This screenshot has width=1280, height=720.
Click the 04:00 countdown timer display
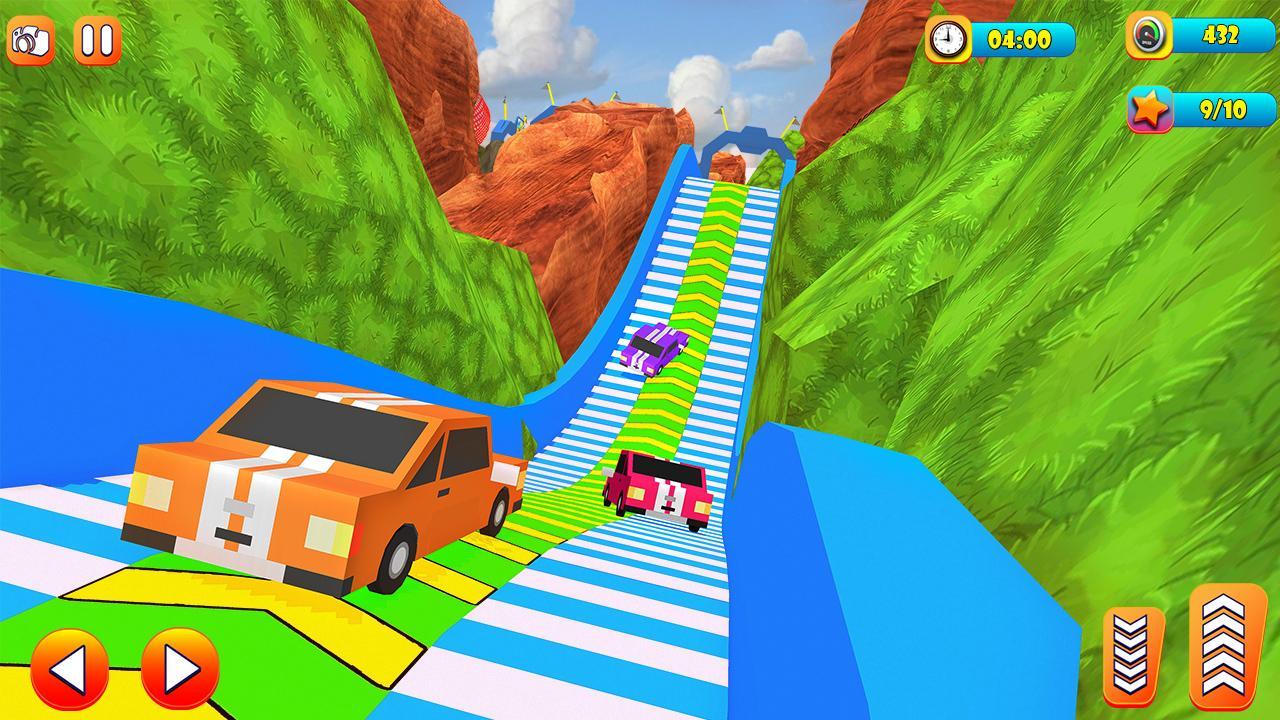[1022, 42]
